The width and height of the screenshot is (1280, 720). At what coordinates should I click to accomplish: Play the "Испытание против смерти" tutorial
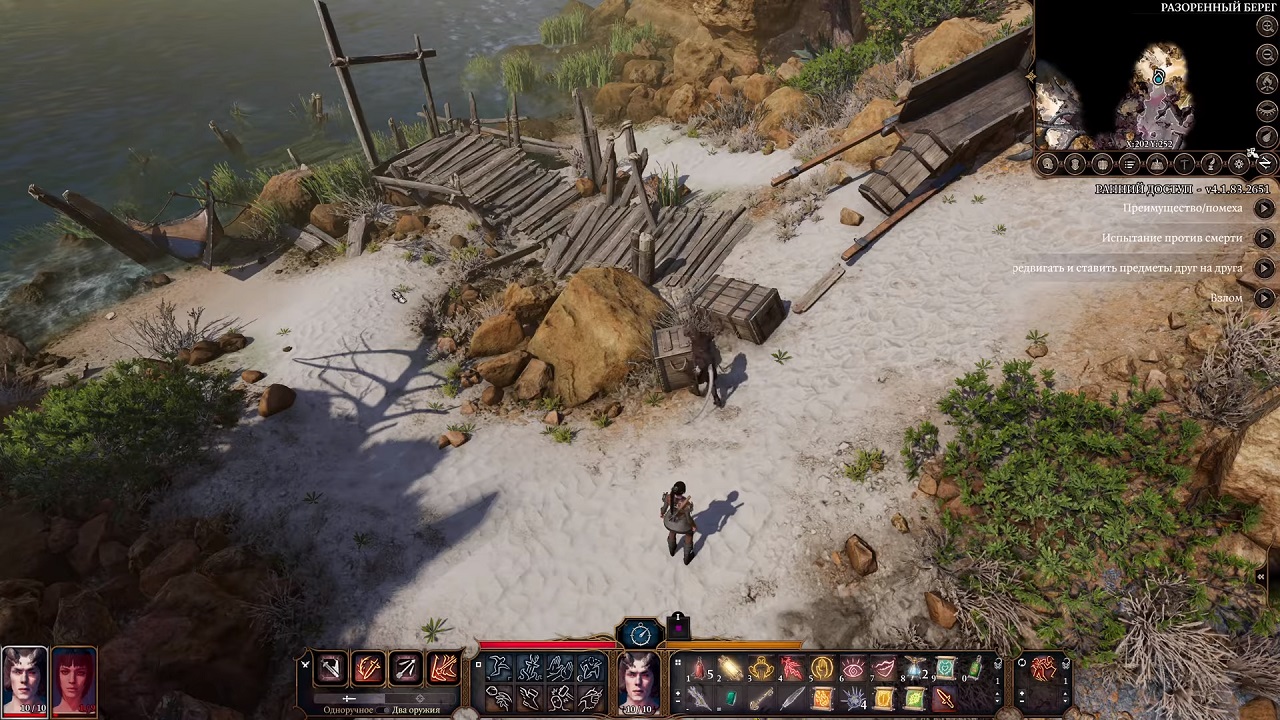coord(1264,238)
